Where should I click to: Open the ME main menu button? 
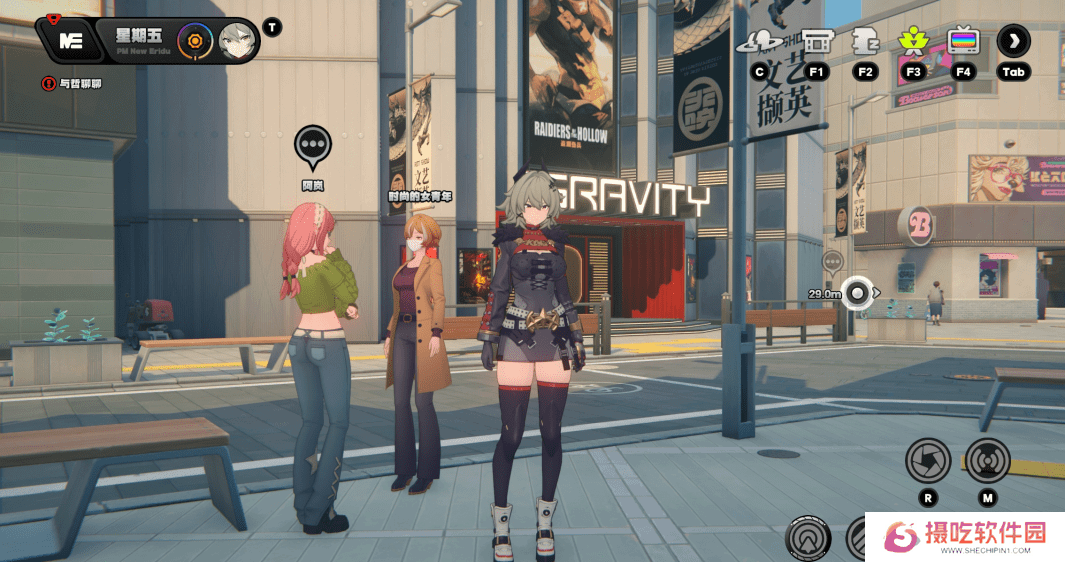pyautogui.click(x=70, y=41)
